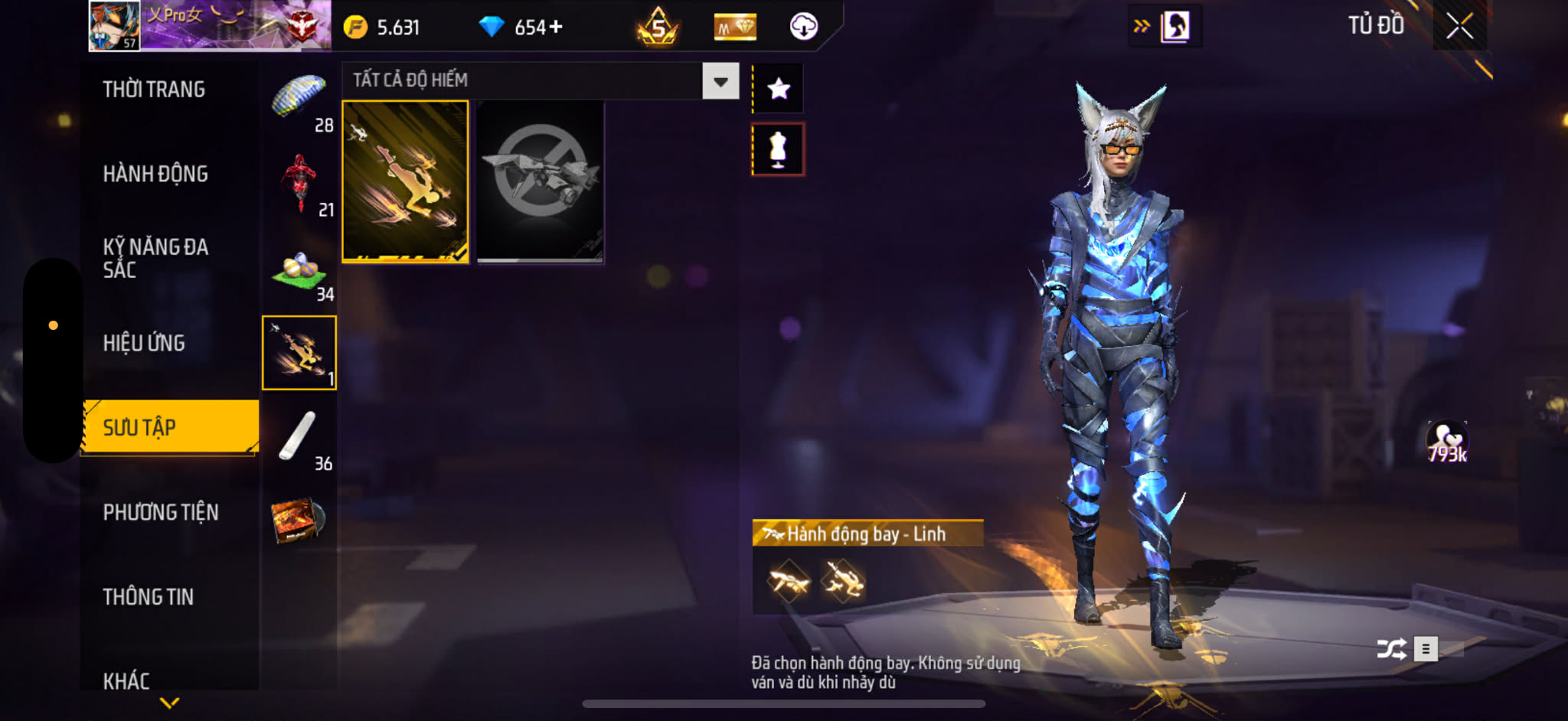Image resolution: width=1568 pixels, height=721 pixels.
Task: Add diamonds with the plus button
Action: [x=556, y=28]
